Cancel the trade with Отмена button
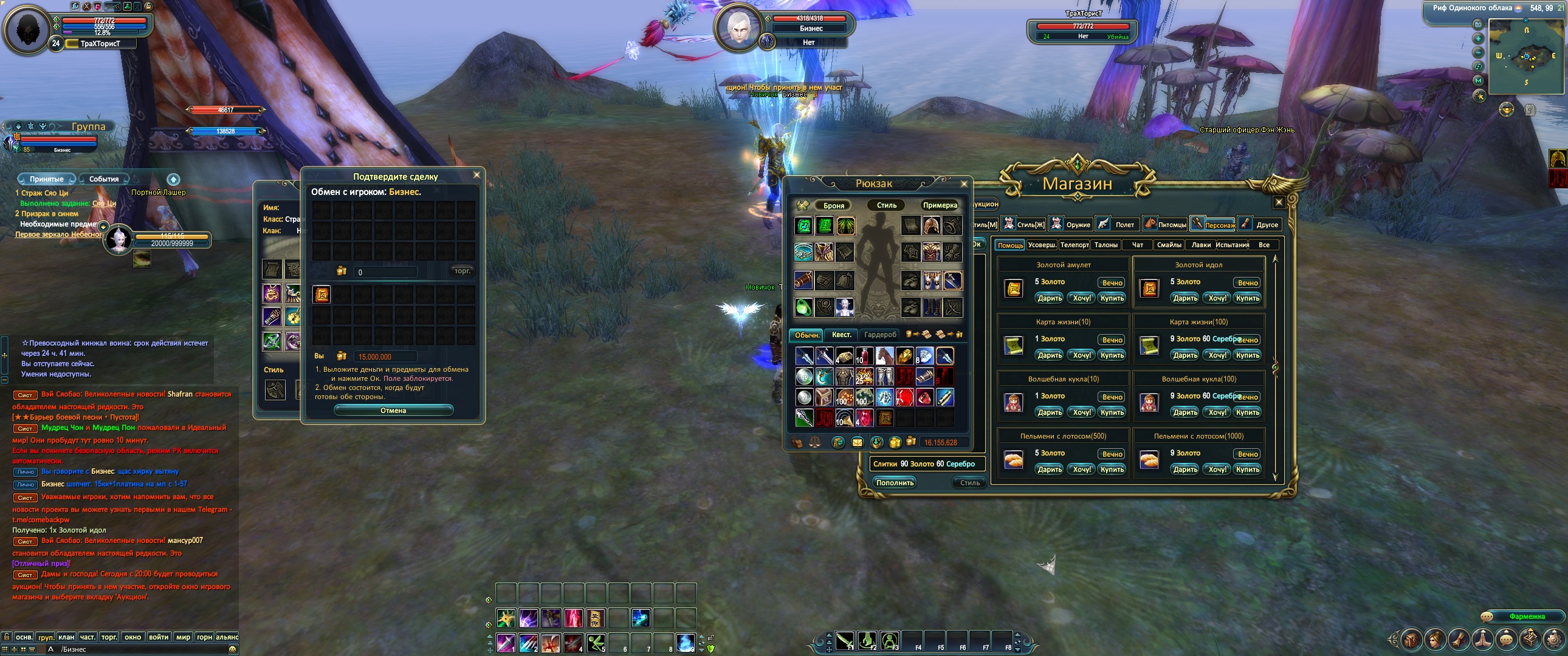The height and width of the screenshot is (656, 1568). click(393, 411)
